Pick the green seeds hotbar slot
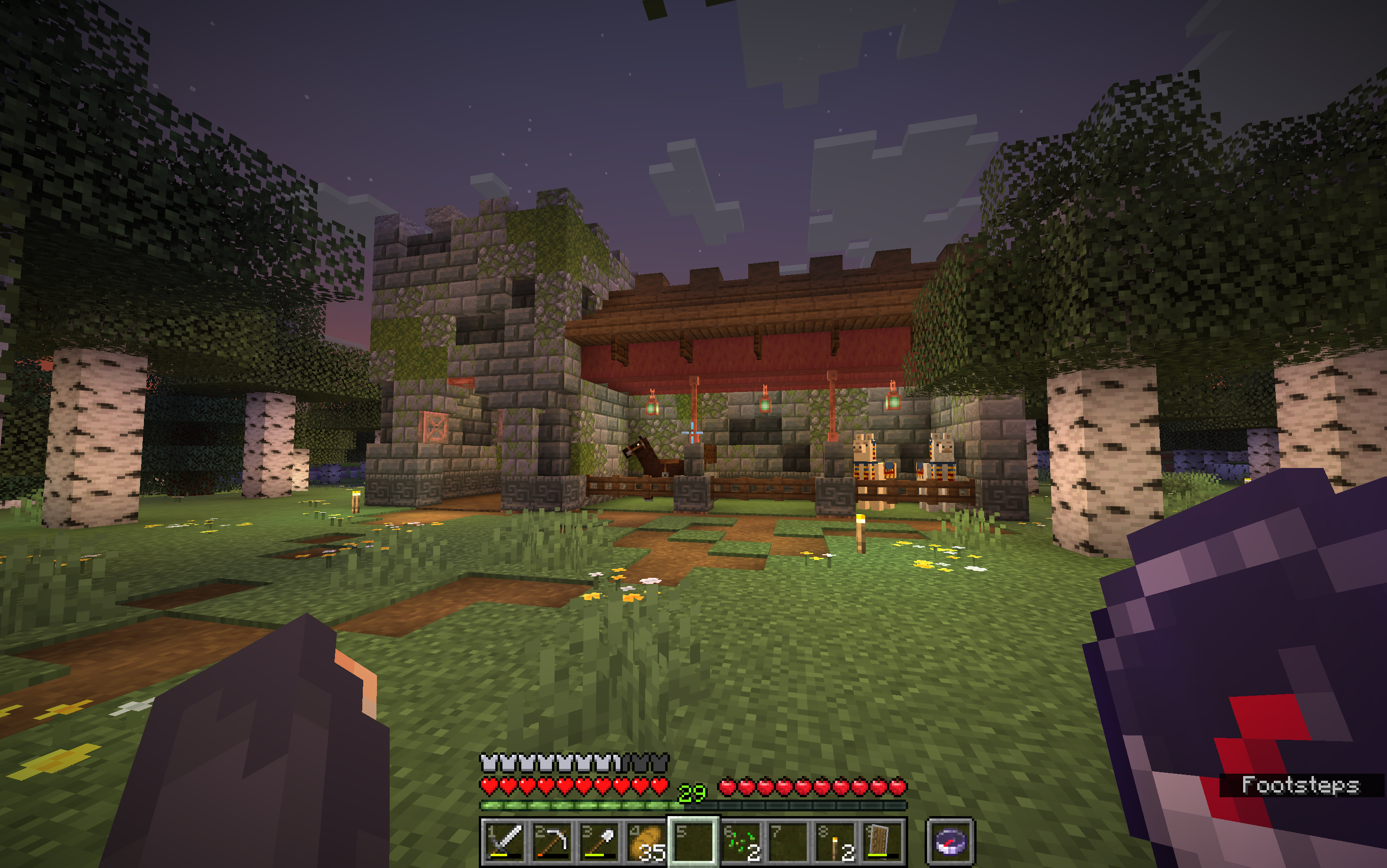Viewport: 1387px width, 868px height. [x=741, y=842]
